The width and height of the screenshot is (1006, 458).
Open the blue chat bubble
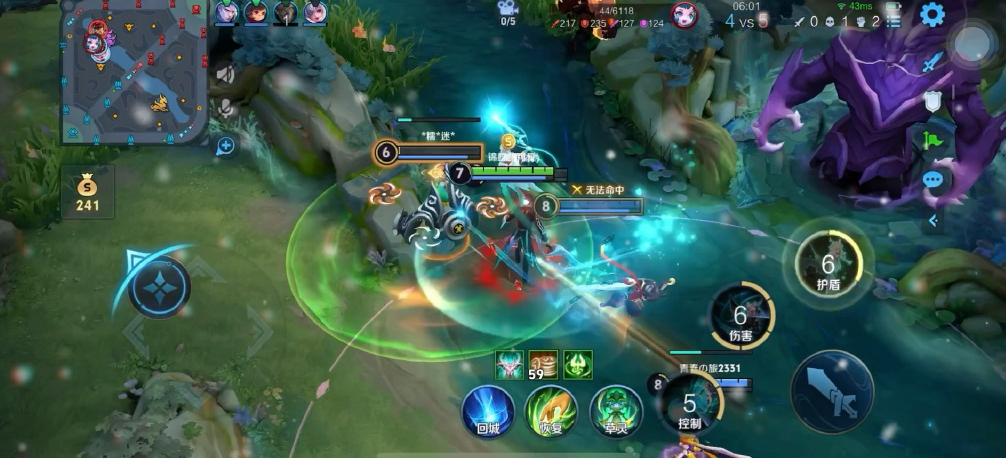click(933, 180)
